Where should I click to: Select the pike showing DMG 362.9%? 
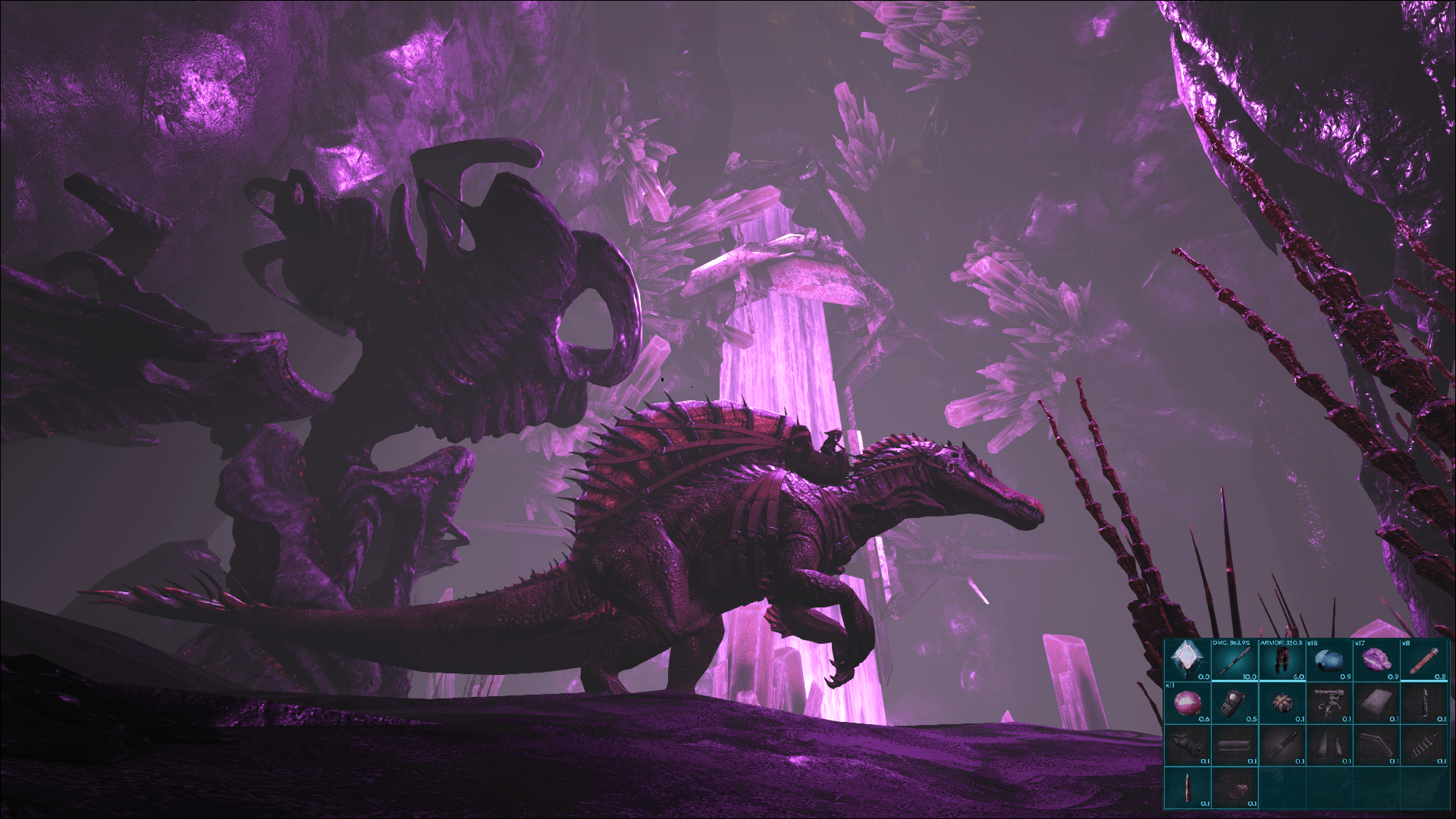(x=1234, y=661)
